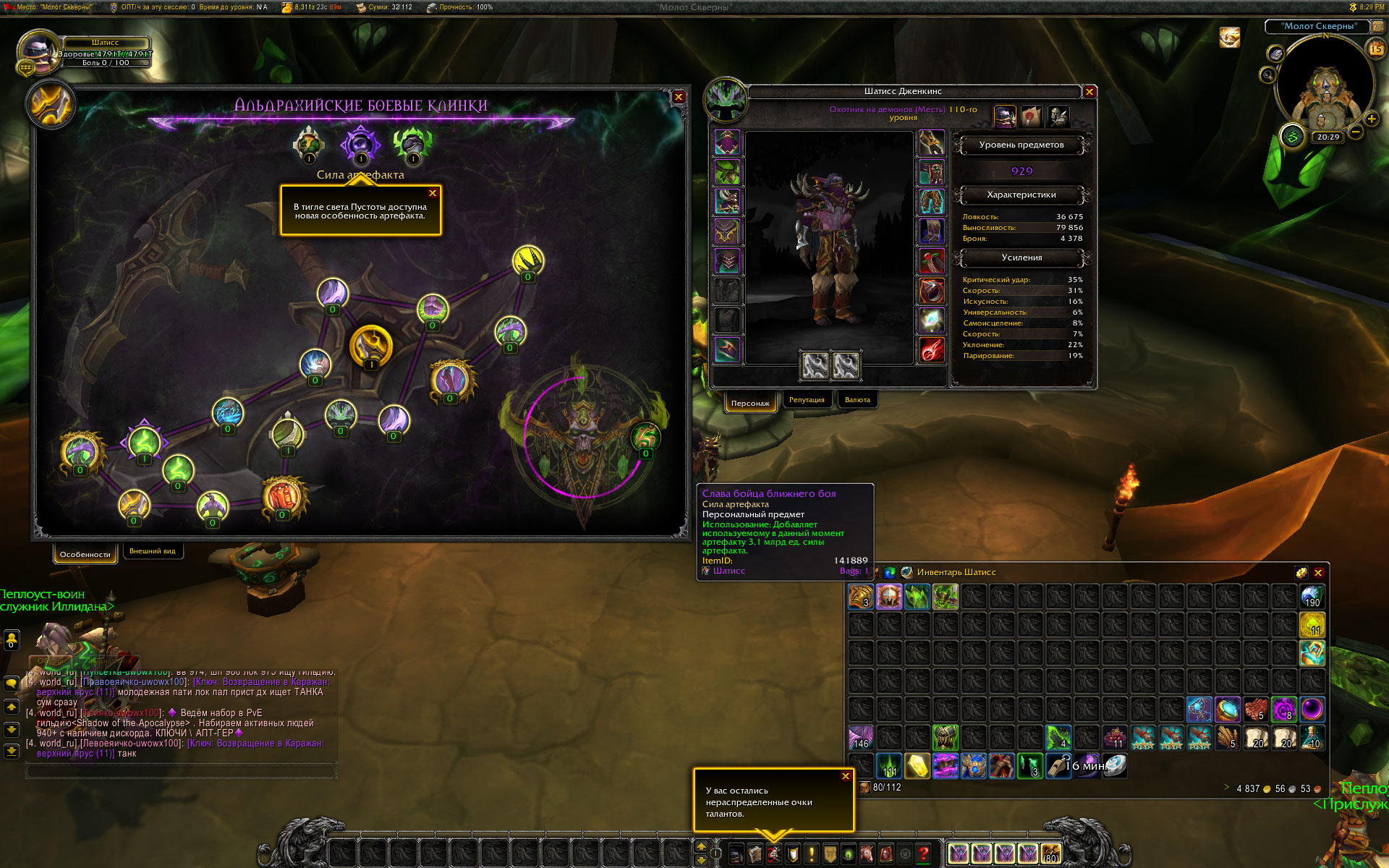Dismiss the unspent talent points alert

[x=846, y=776]
